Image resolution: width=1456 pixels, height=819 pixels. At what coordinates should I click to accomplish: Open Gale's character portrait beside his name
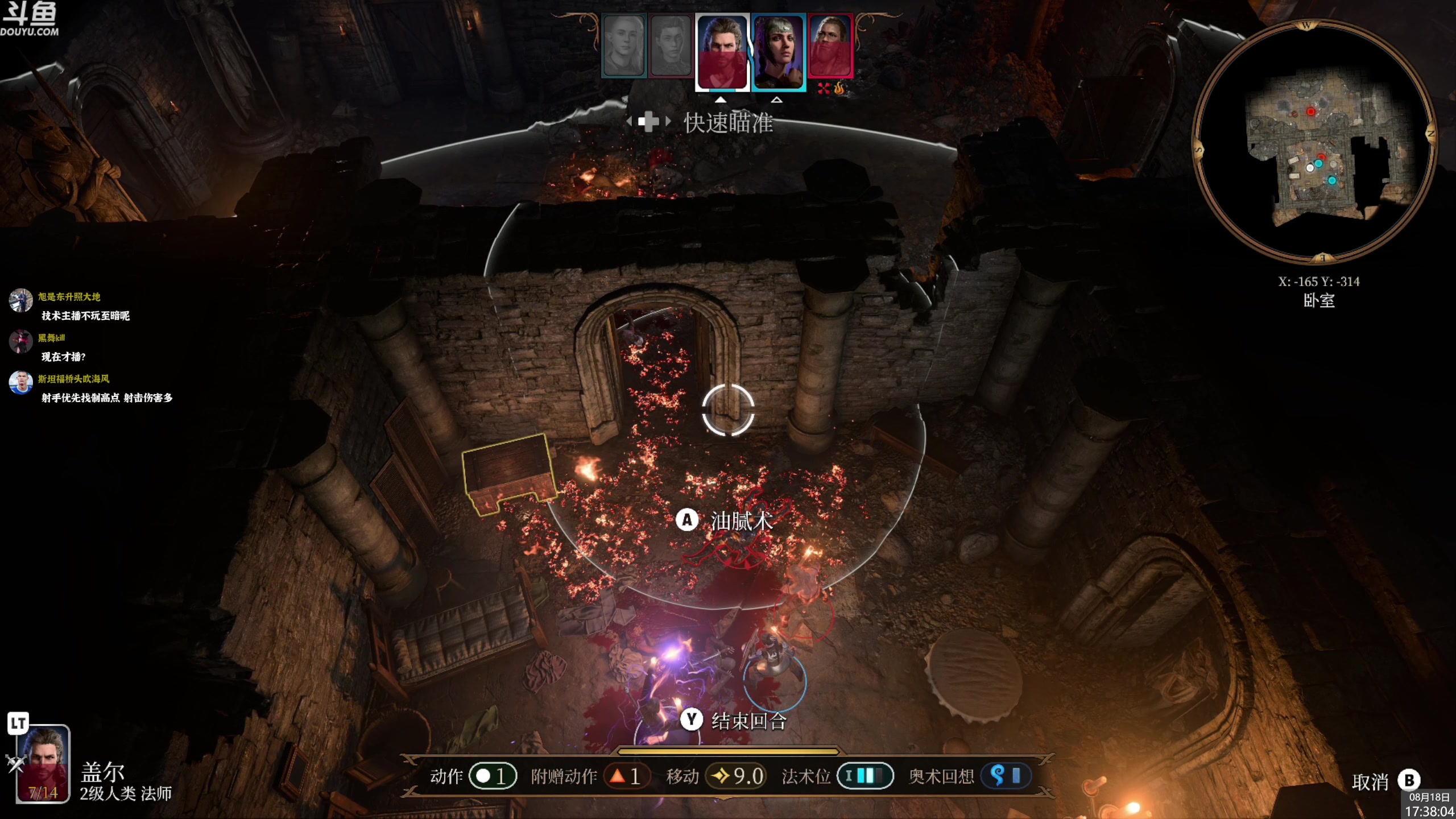coord(43,763)
